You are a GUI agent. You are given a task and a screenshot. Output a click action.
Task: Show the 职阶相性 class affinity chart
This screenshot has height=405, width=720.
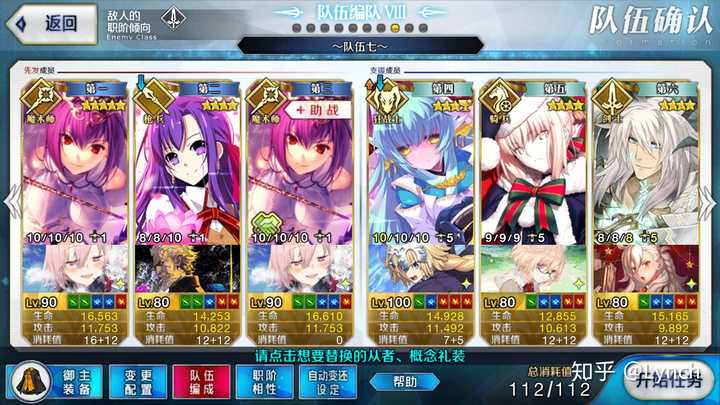[261, 380]
